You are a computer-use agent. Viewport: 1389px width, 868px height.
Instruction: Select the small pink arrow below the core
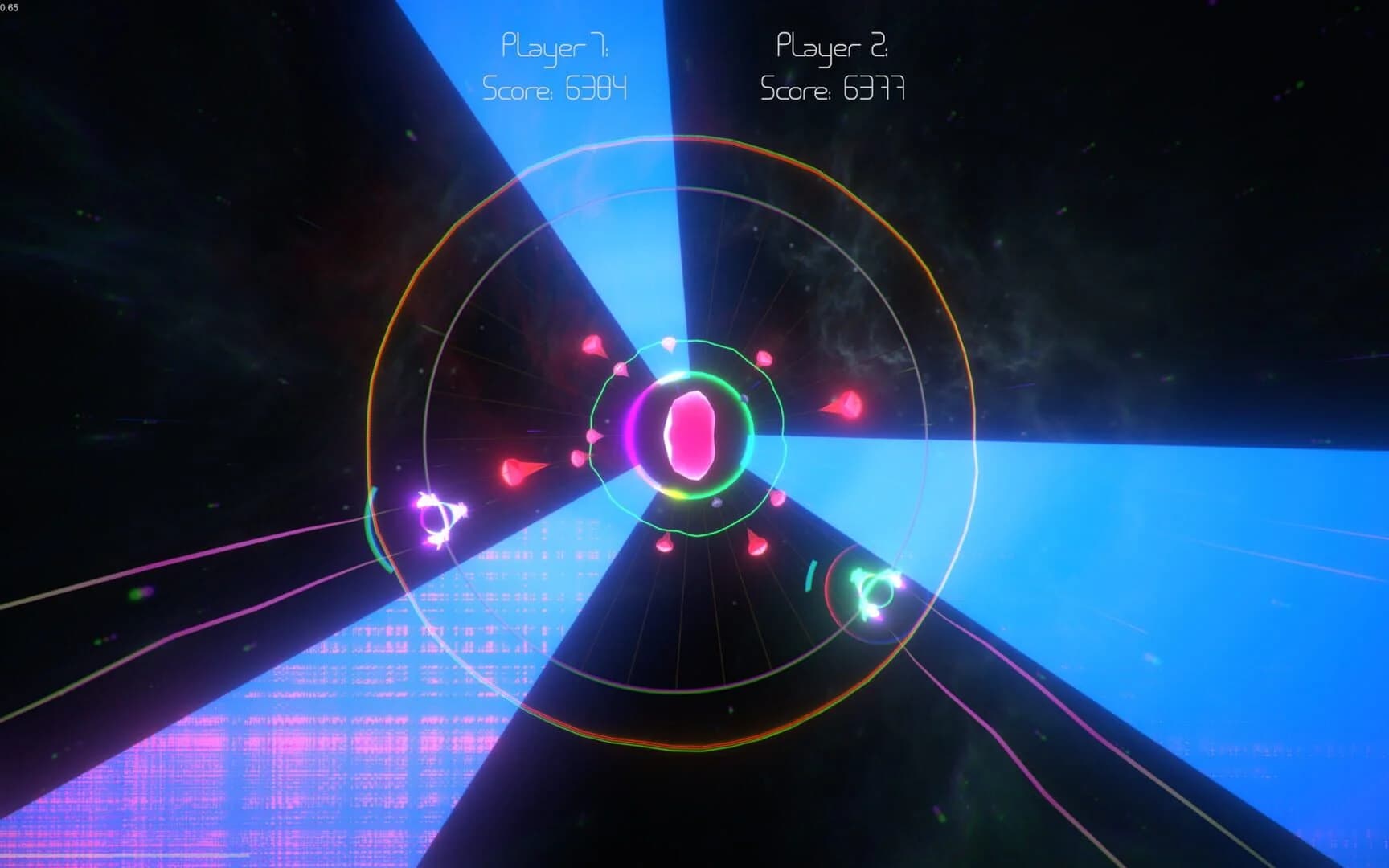click(x=664, y=545)
